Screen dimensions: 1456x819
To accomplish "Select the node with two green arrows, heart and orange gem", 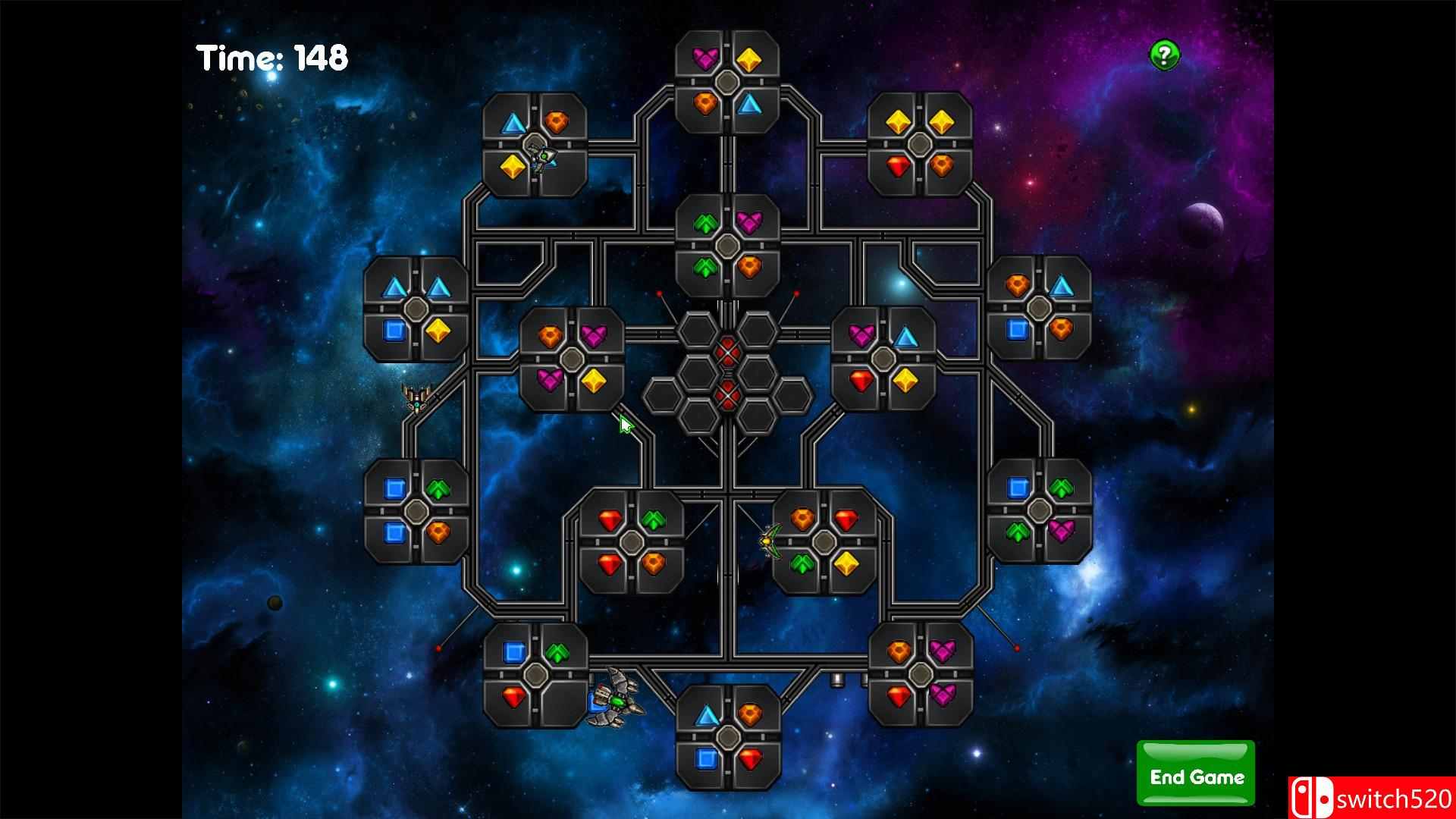I will tap(727, 245).
